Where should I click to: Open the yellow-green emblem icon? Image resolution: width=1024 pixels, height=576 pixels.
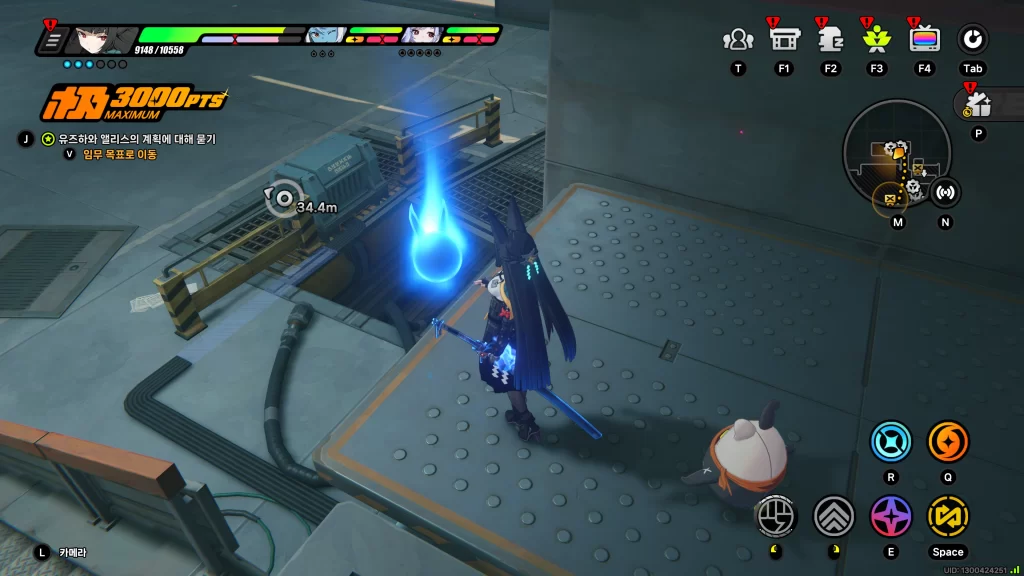[877, 39]
